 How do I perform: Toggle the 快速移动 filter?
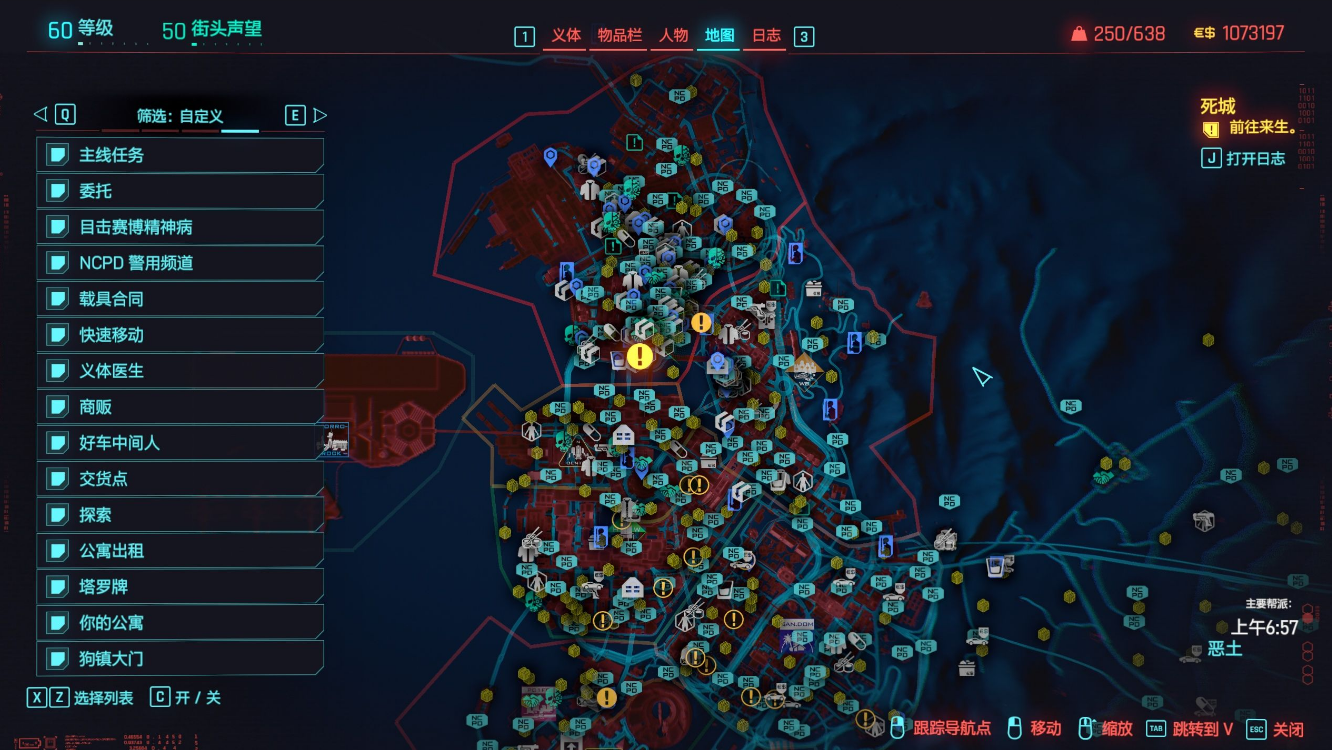(x=181, y=335)
